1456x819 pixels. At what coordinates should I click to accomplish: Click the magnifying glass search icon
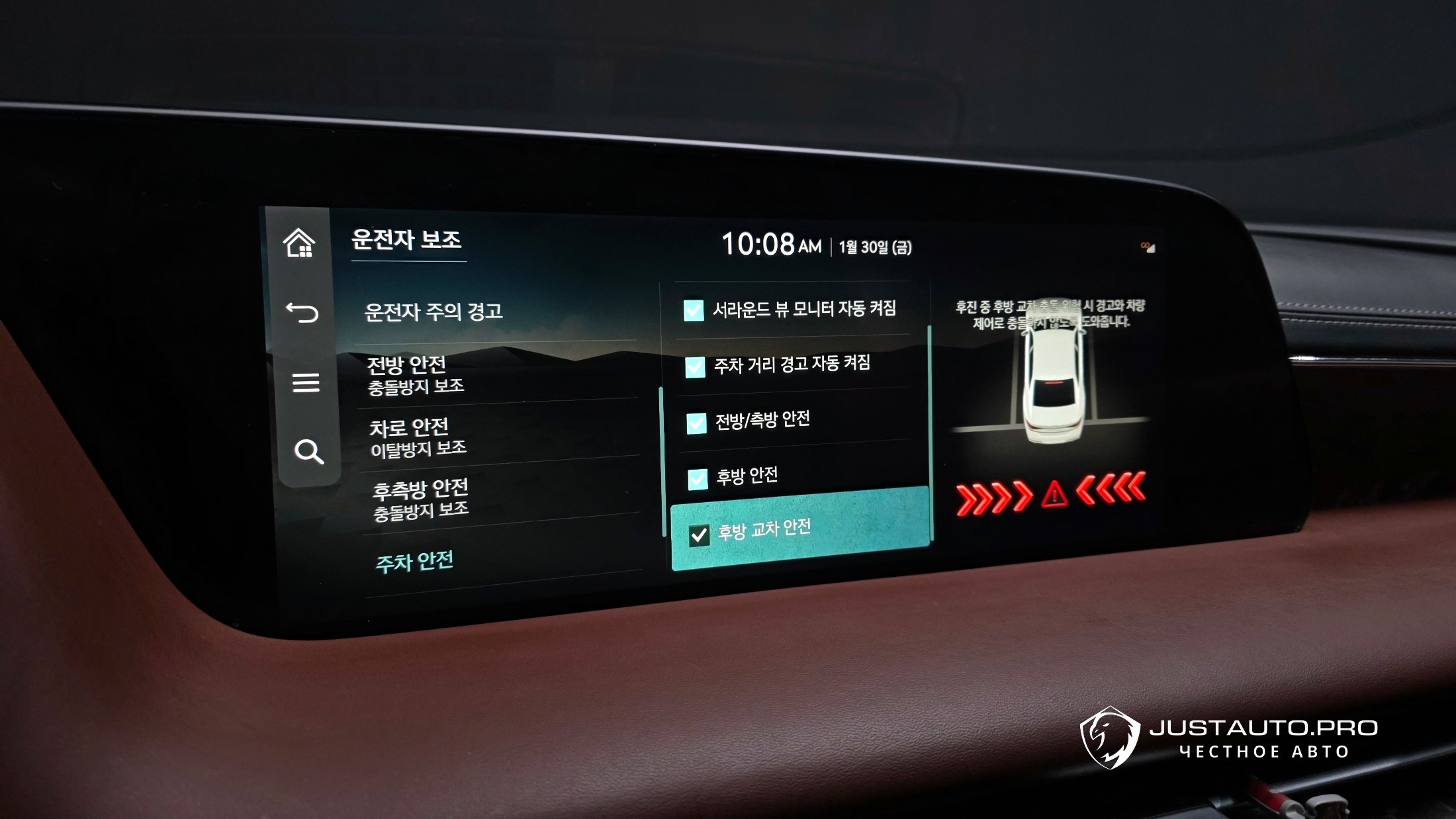(308, 452)
